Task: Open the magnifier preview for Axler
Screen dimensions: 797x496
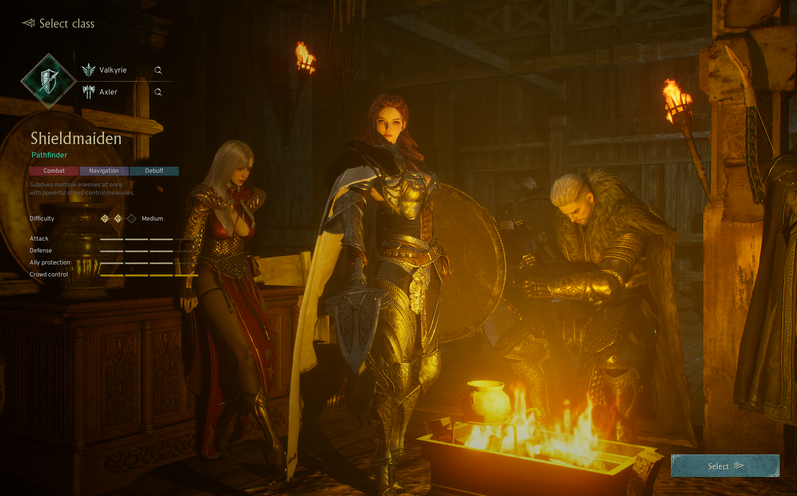Action: 158,92
